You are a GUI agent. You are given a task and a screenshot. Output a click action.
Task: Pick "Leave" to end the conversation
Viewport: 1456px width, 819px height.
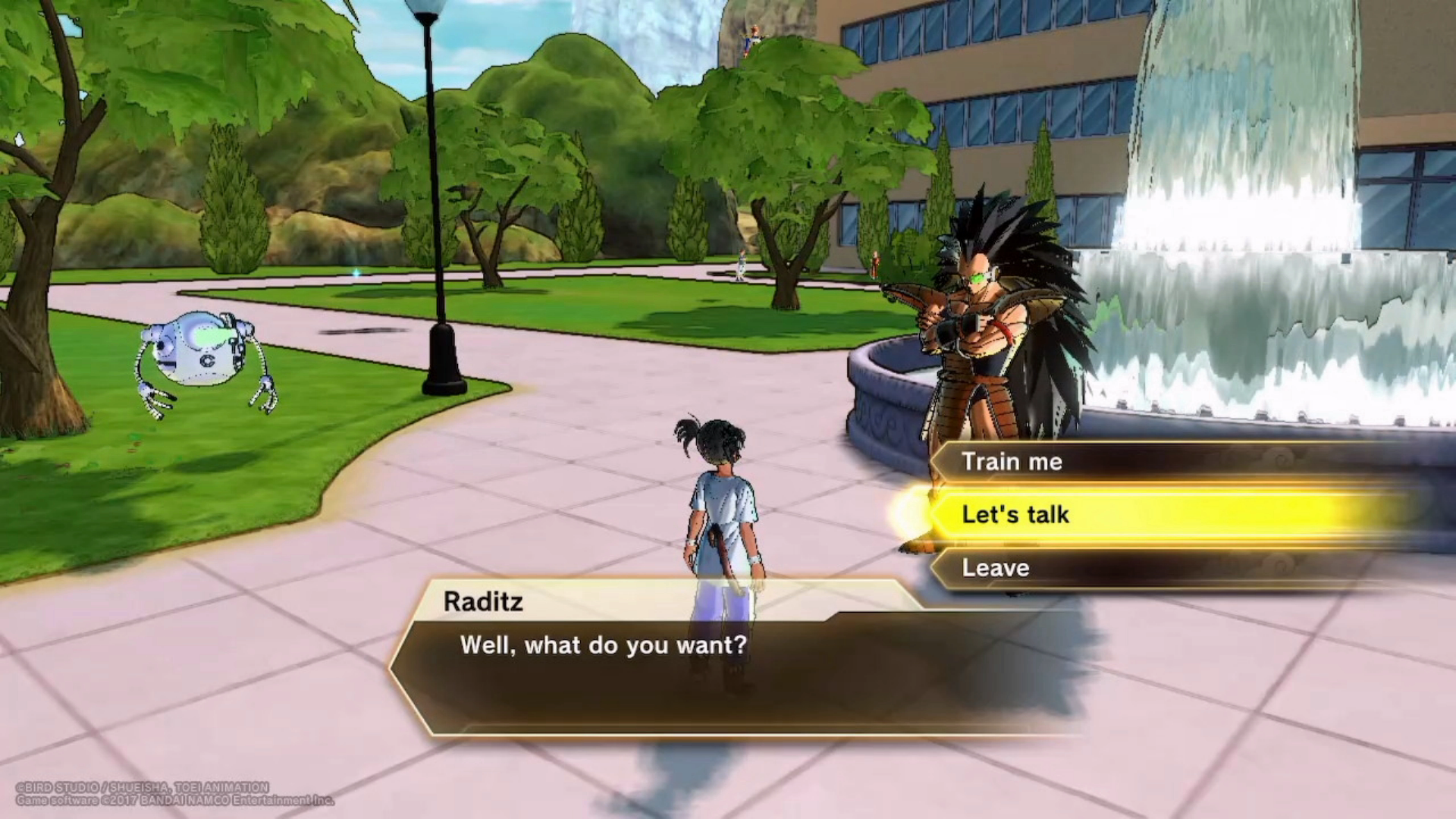996,568
